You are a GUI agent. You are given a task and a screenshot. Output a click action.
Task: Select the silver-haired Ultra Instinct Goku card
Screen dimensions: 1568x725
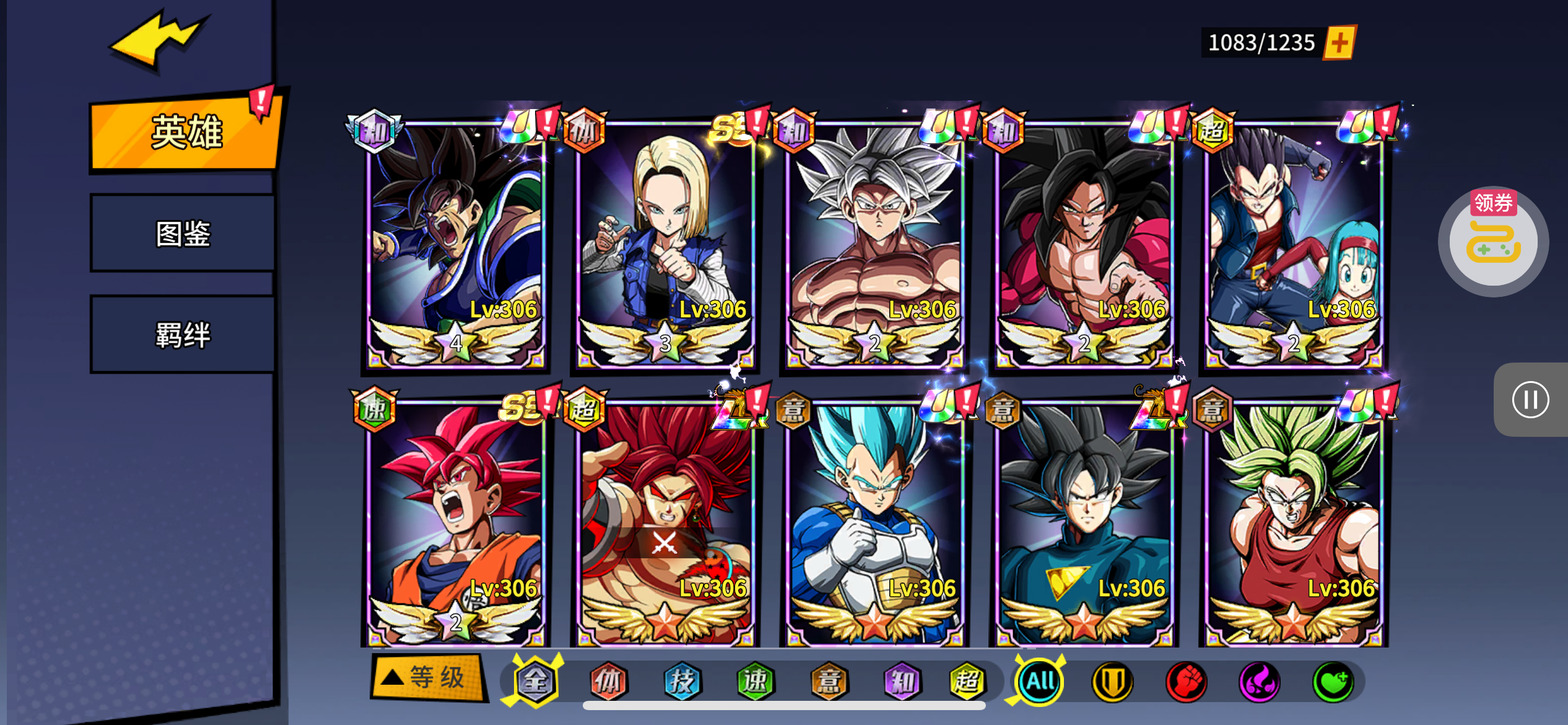[x=874, y=245]
